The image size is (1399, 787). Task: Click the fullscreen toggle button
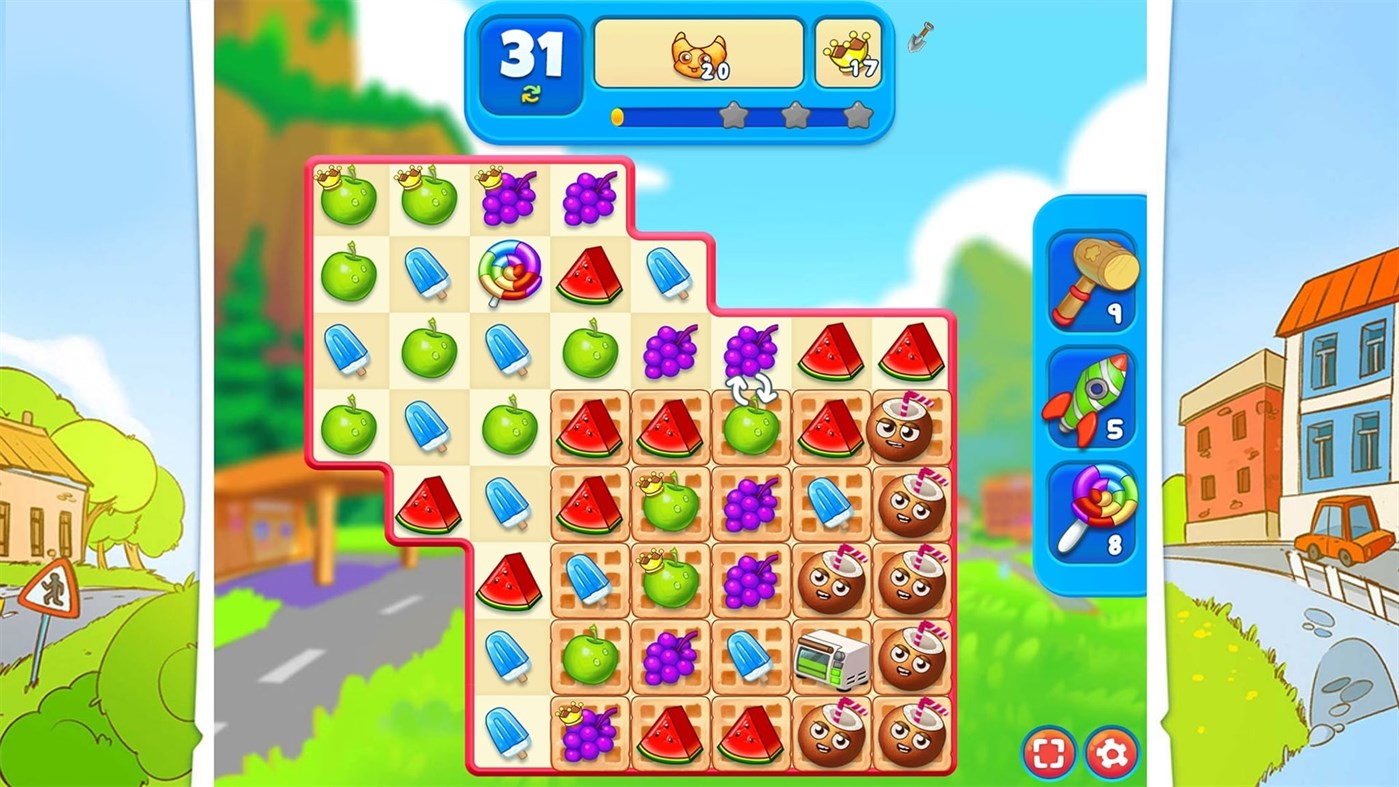pos(1052,755)
